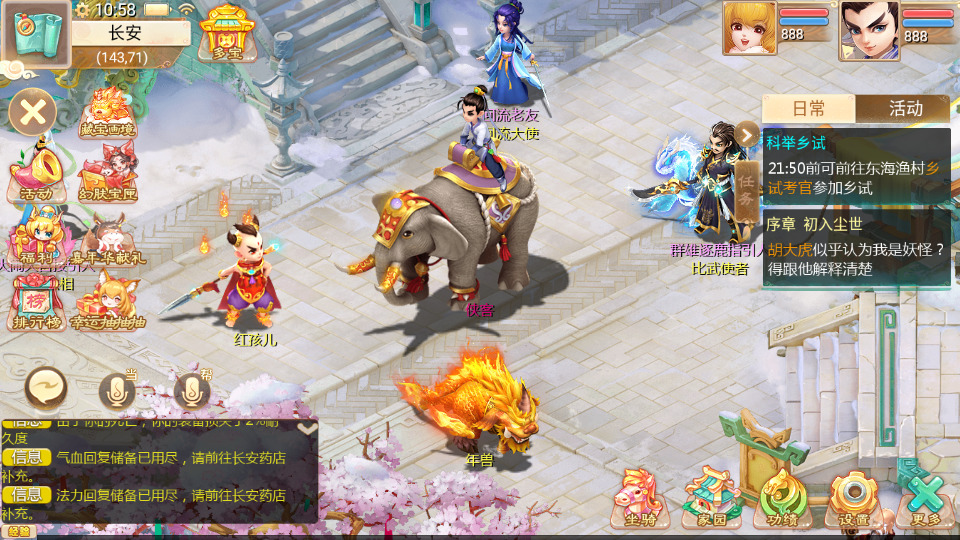Switch to the 活动 tab in the tracker

(x=904, y=109)
